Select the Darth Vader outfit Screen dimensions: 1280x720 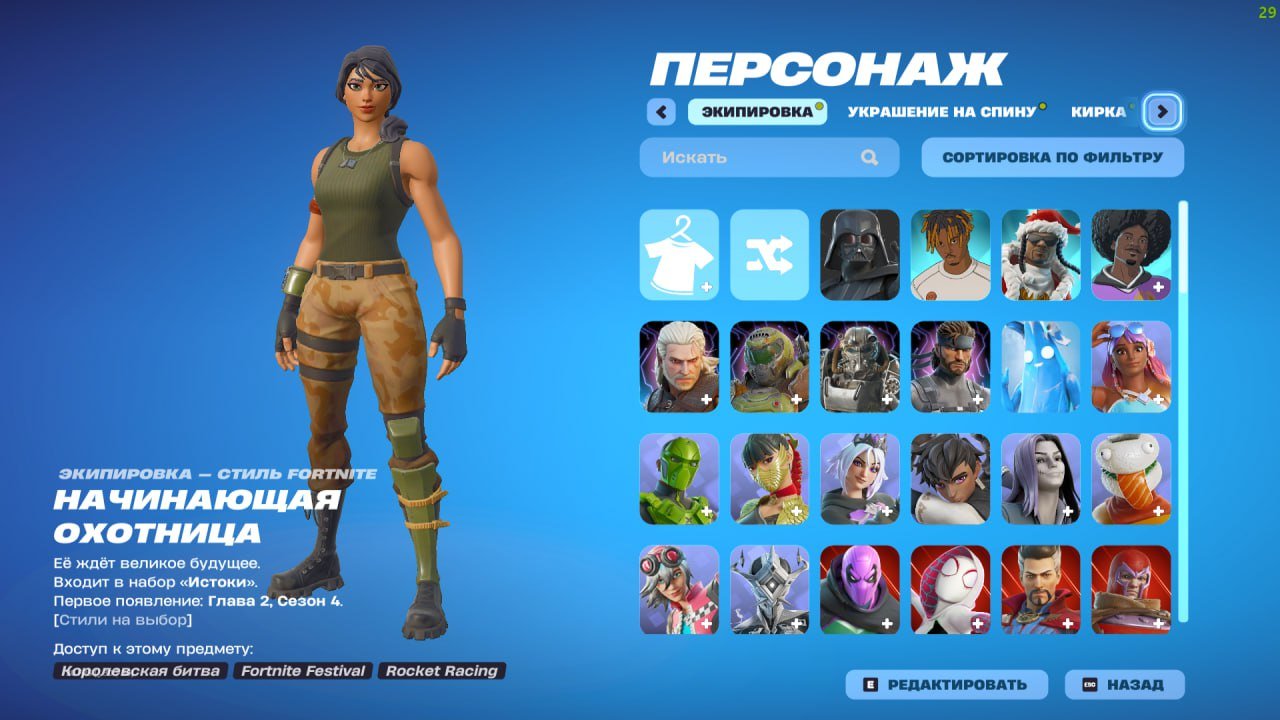click(x=859, y=253)
